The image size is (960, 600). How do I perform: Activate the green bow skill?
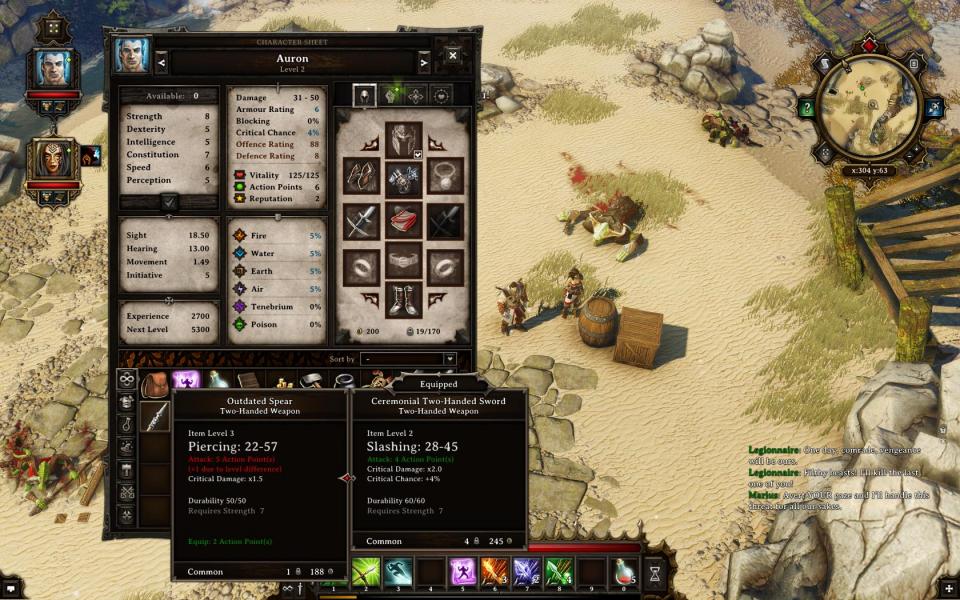(x=366, y=573)
